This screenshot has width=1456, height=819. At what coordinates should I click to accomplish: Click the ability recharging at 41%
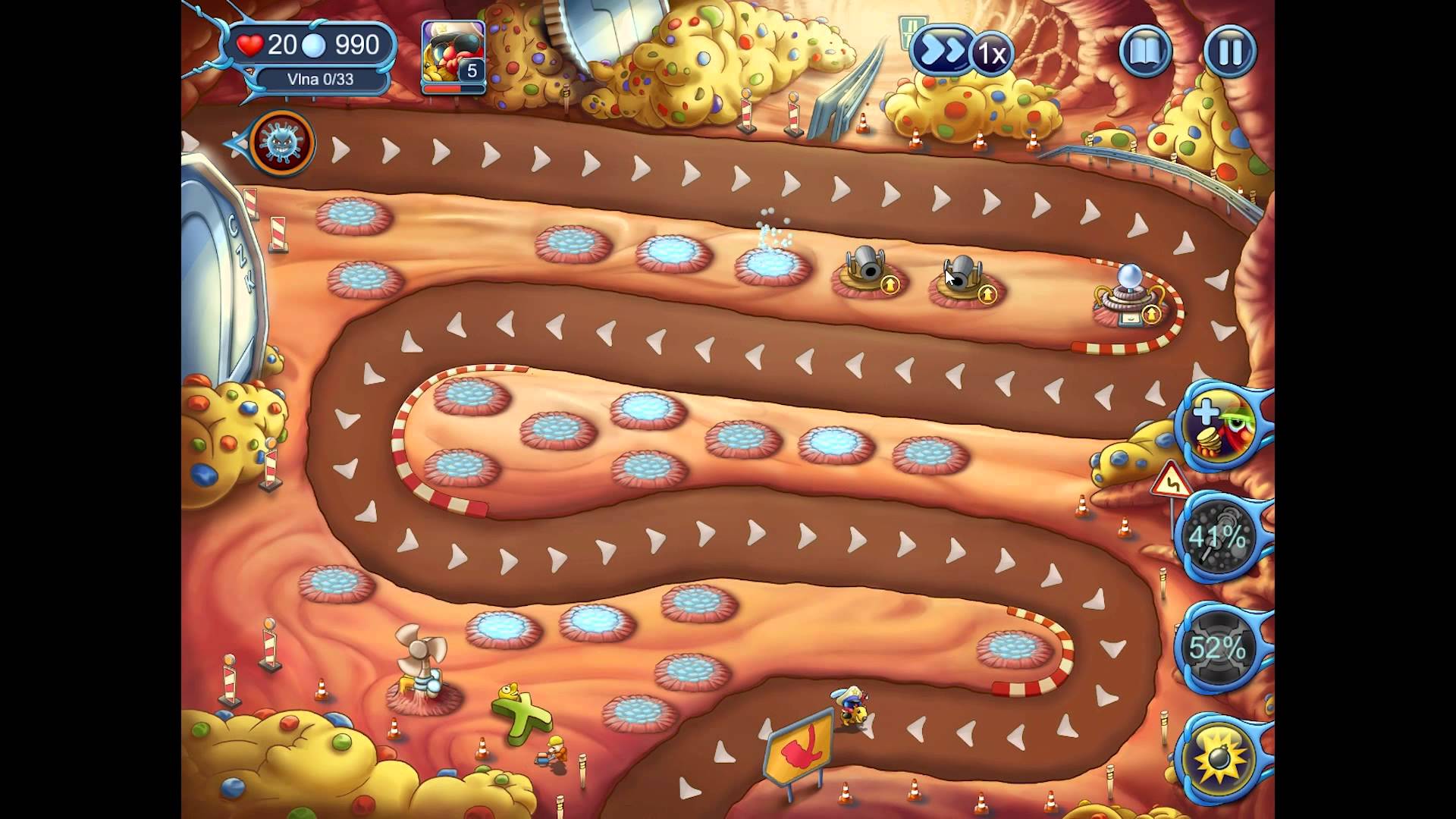[1217, 538]
